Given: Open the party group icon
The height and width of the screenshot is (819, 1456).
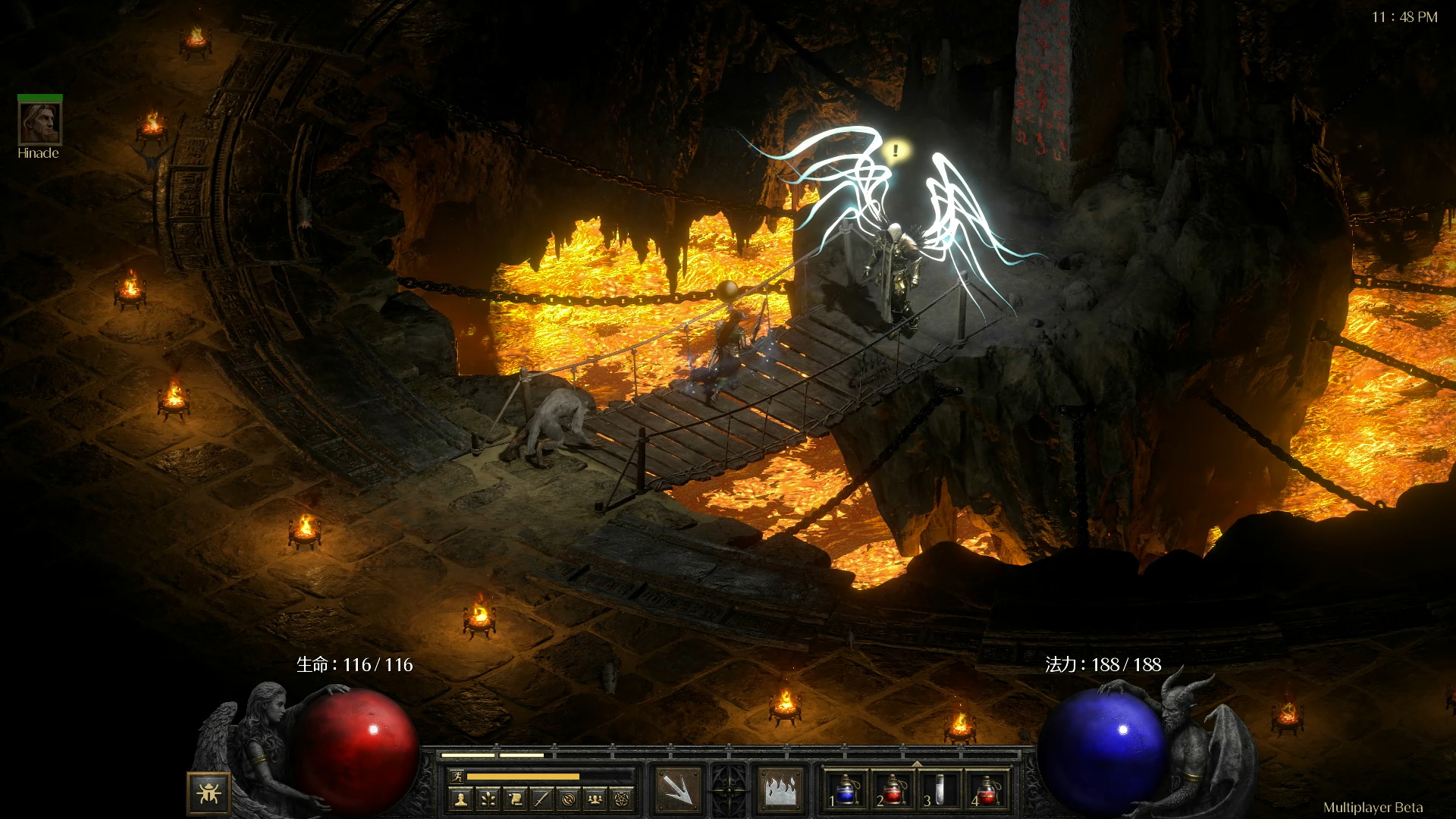Looking at the screenshot, I should 596,799.
